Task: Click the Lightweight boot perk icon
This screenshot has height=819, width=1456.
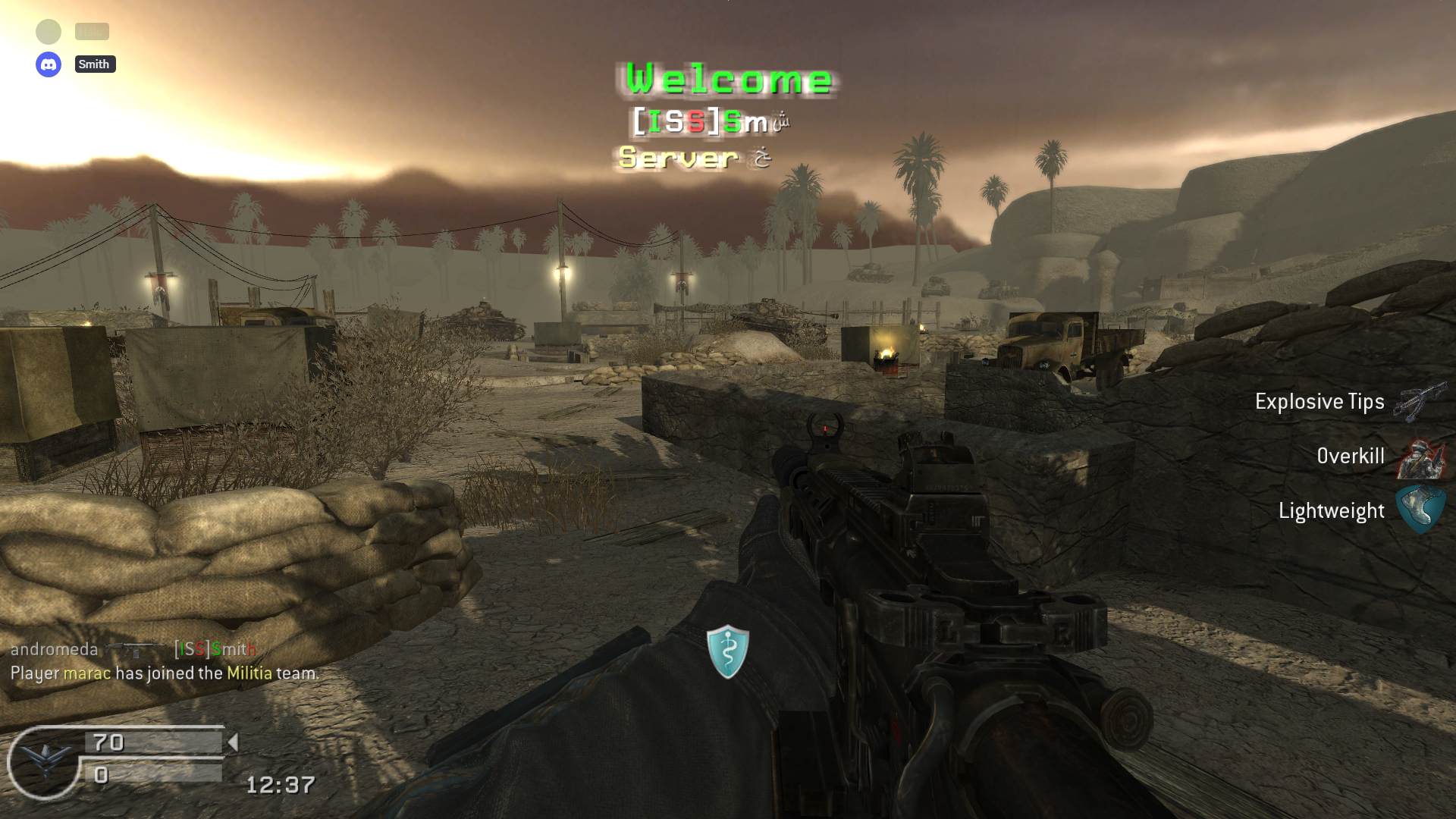Action: point(1420,510)
